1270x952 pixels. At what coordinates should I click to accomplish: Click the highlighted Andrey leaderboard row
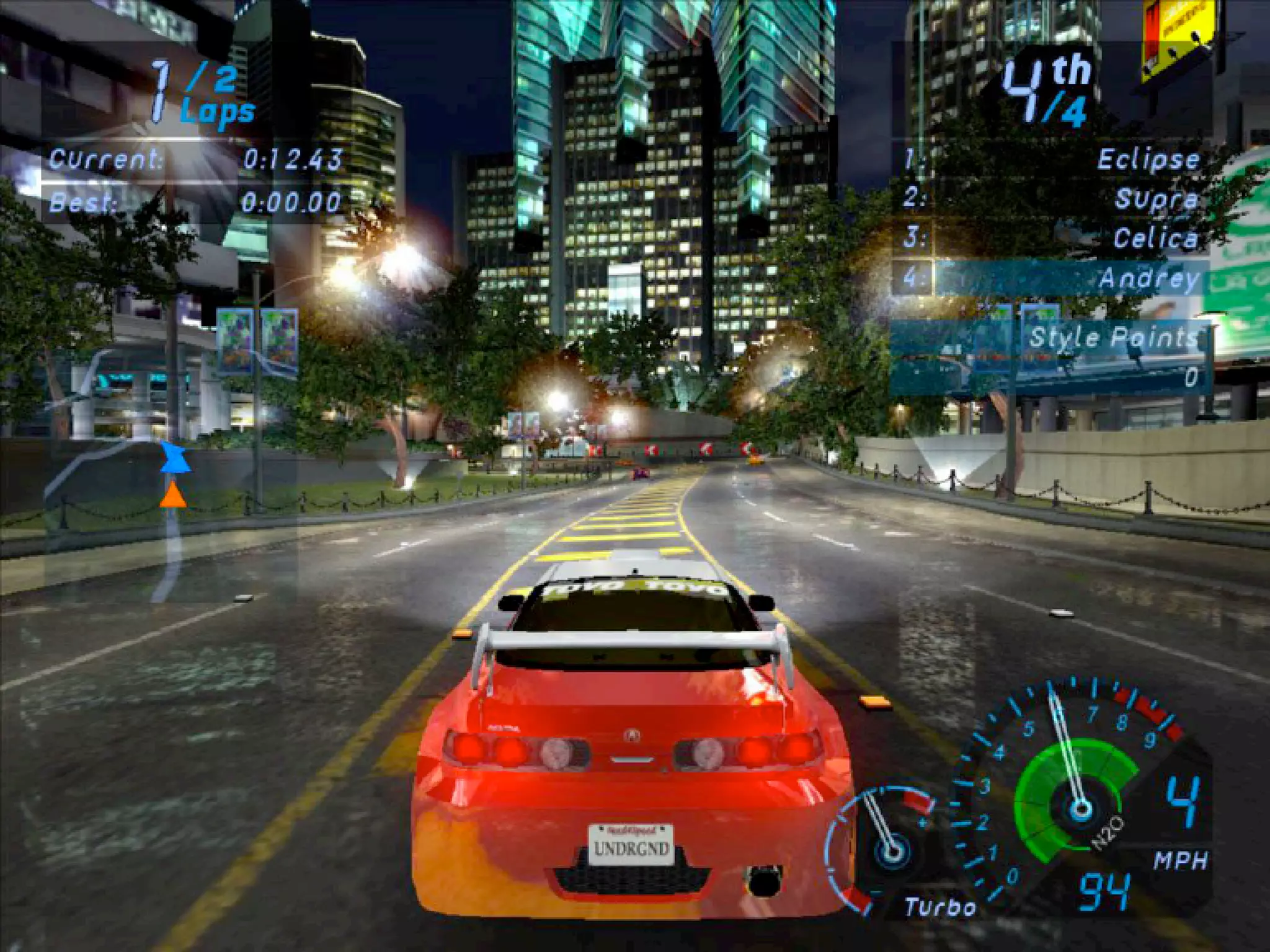click(x=1051, y=278)
